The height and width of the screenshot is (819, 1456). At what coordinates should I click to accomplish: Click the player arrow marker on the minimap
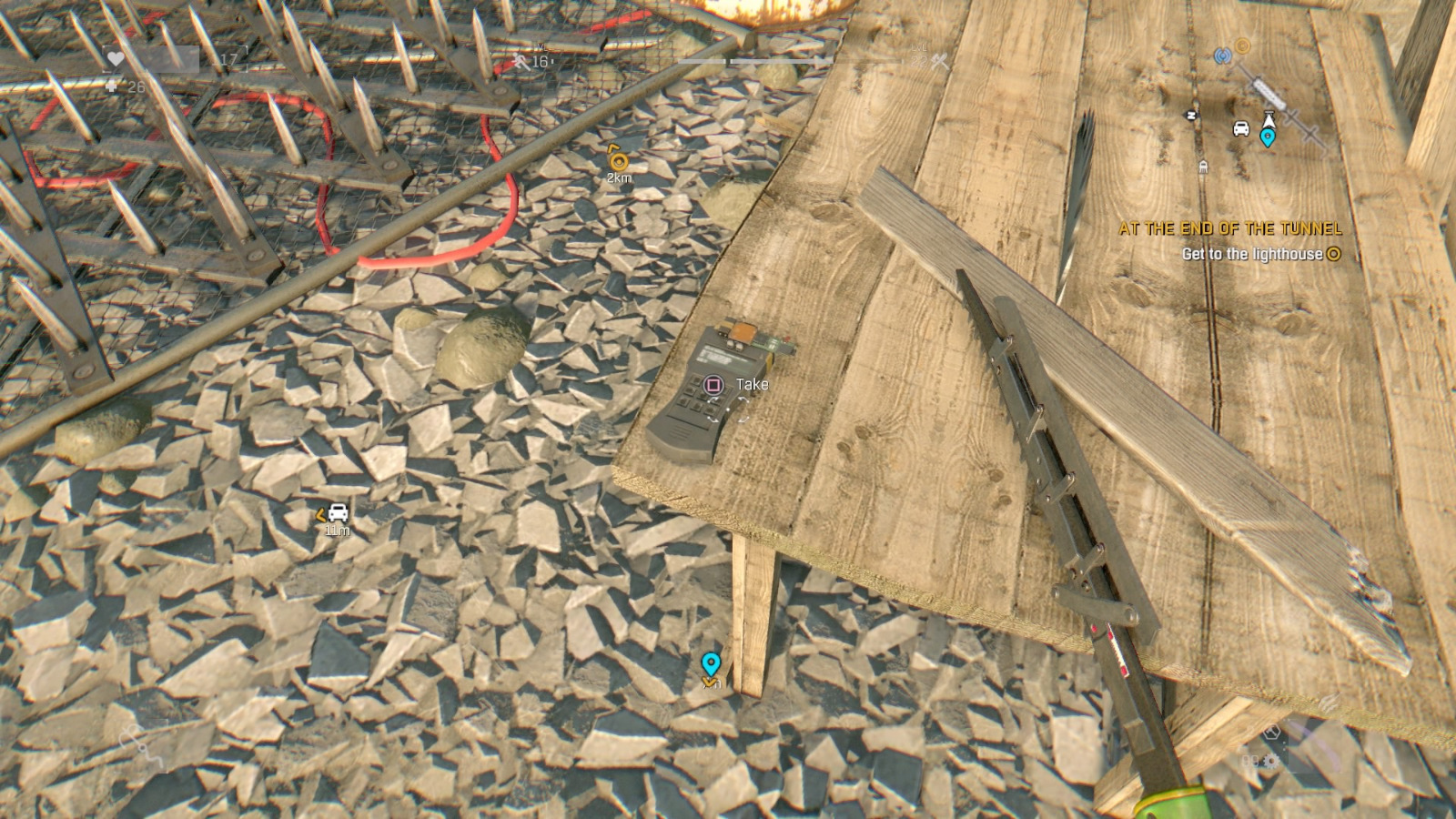click(x=1269, y=119)
